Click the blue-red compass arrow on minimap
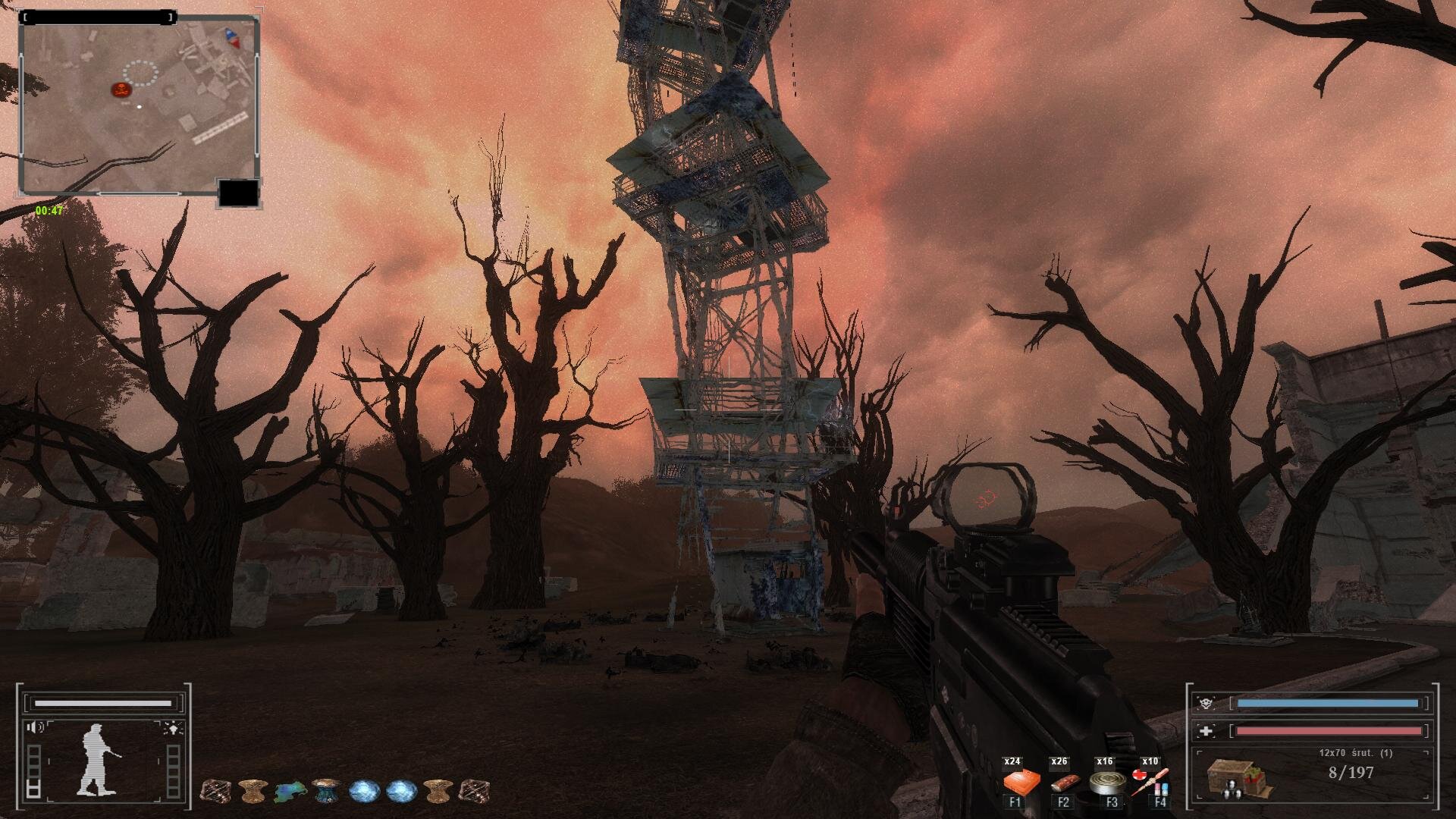Viewport: 1456px width, 819px height. tap(231, 37)
